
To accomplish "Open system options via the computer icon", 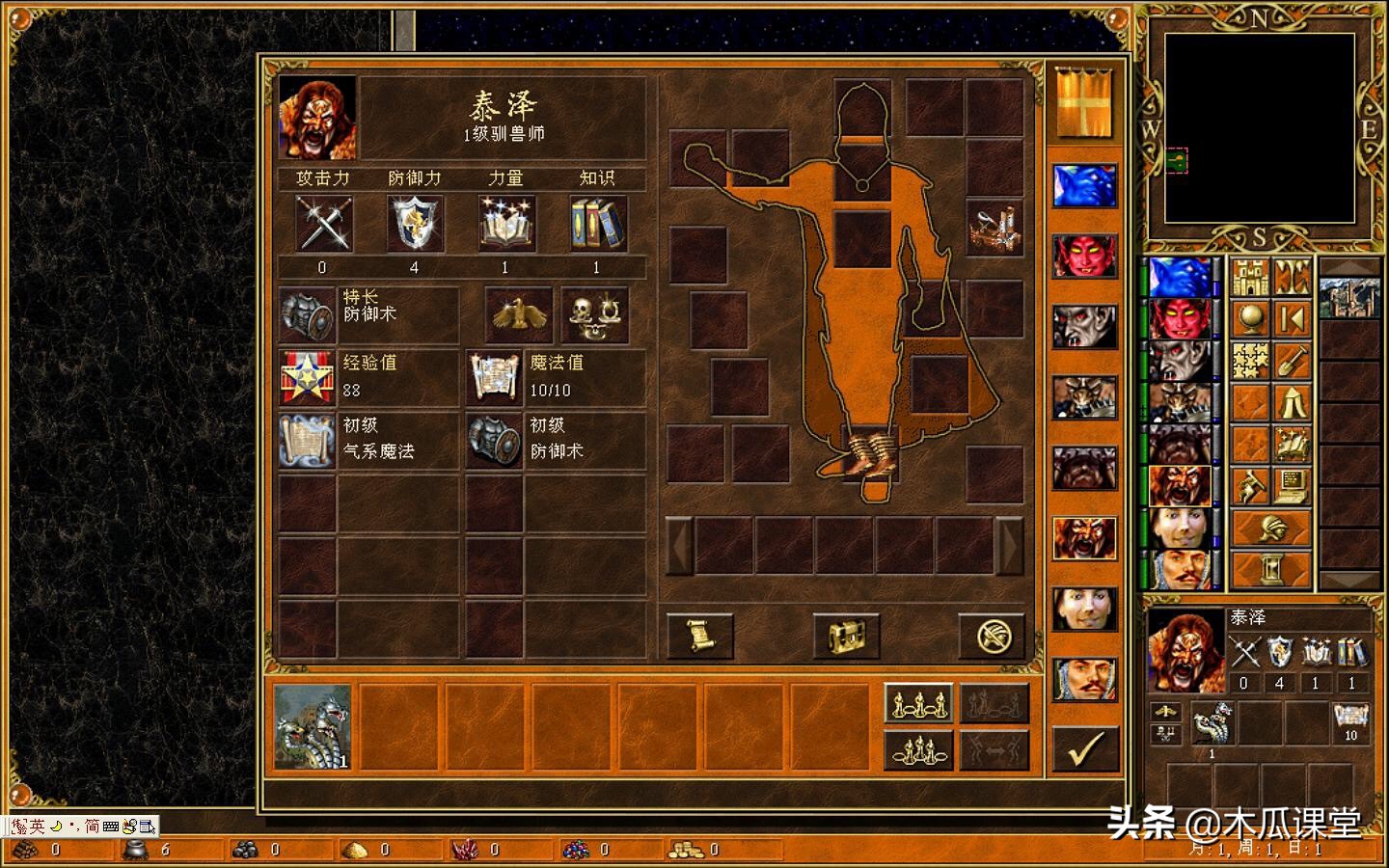I will pos(1292,486).
